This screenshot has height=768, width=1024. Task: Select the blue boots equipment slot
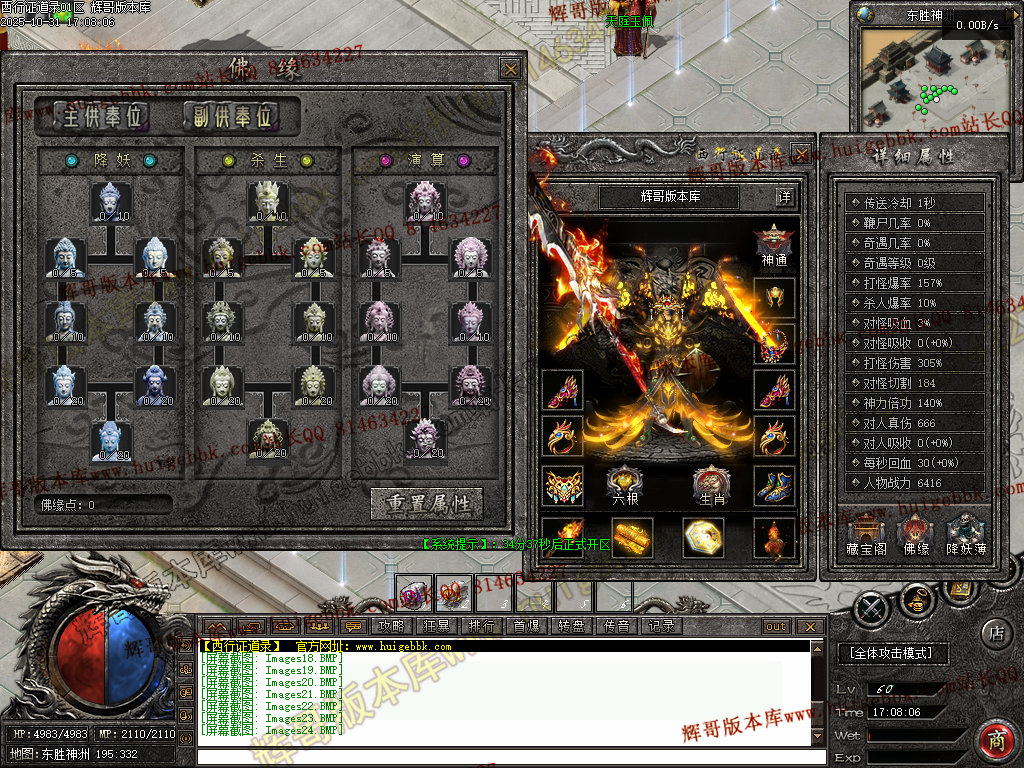coord(773,485)
